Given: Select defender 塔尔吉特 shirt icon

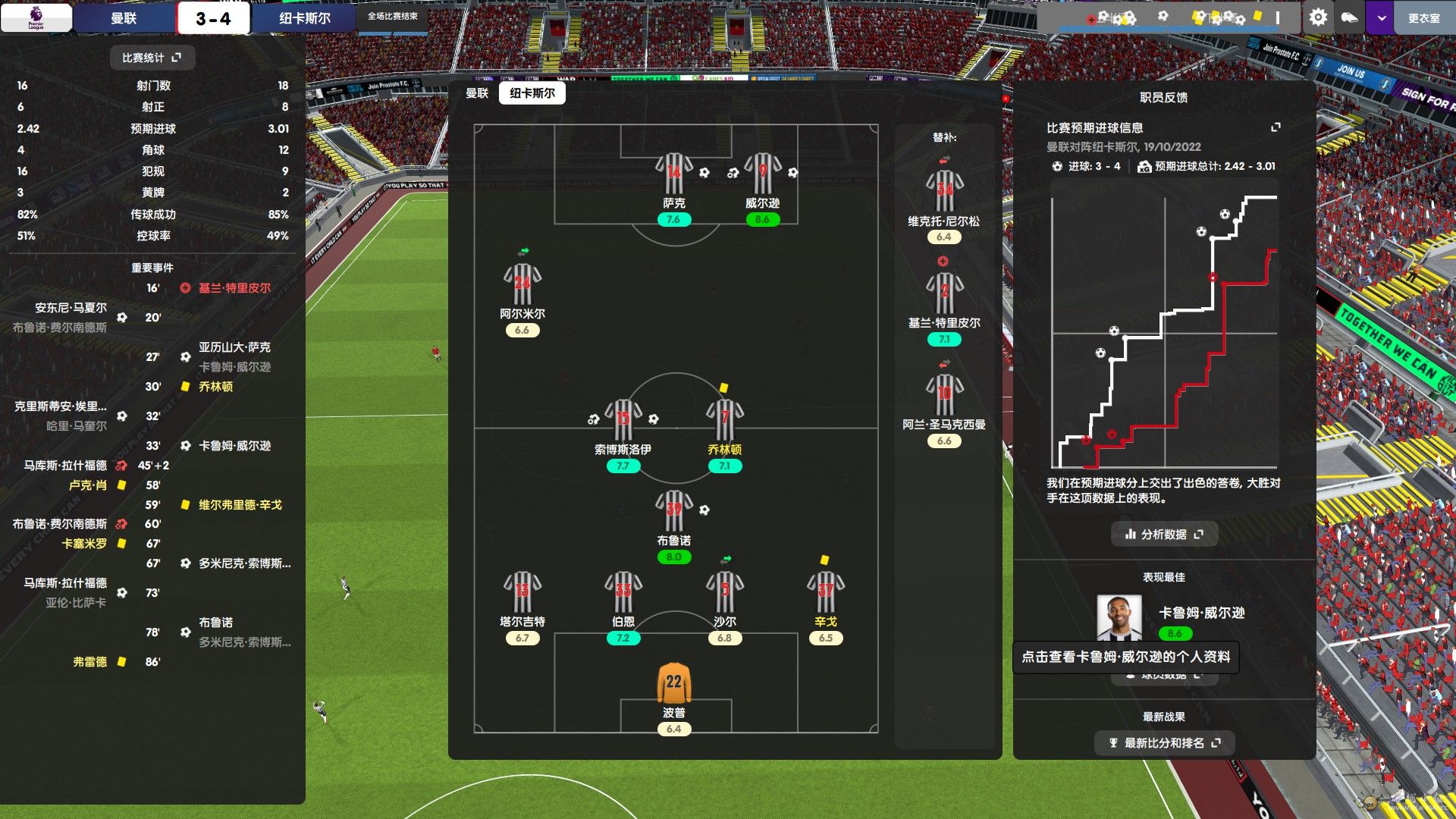Looking at the screenshot, I should [522, 593].
